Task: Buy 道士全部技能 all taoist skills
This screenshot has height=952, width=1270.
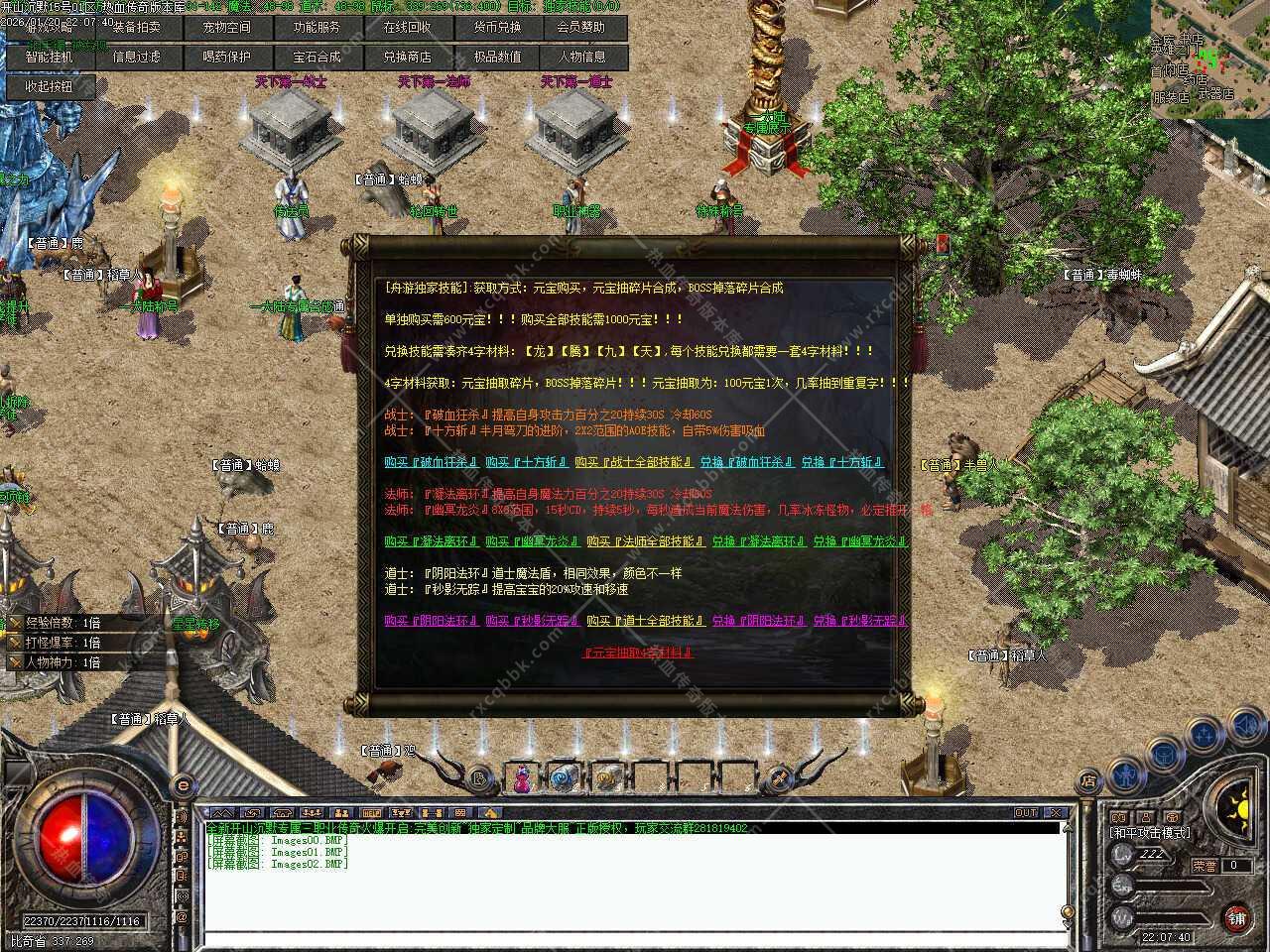Action: pos(645,621)
